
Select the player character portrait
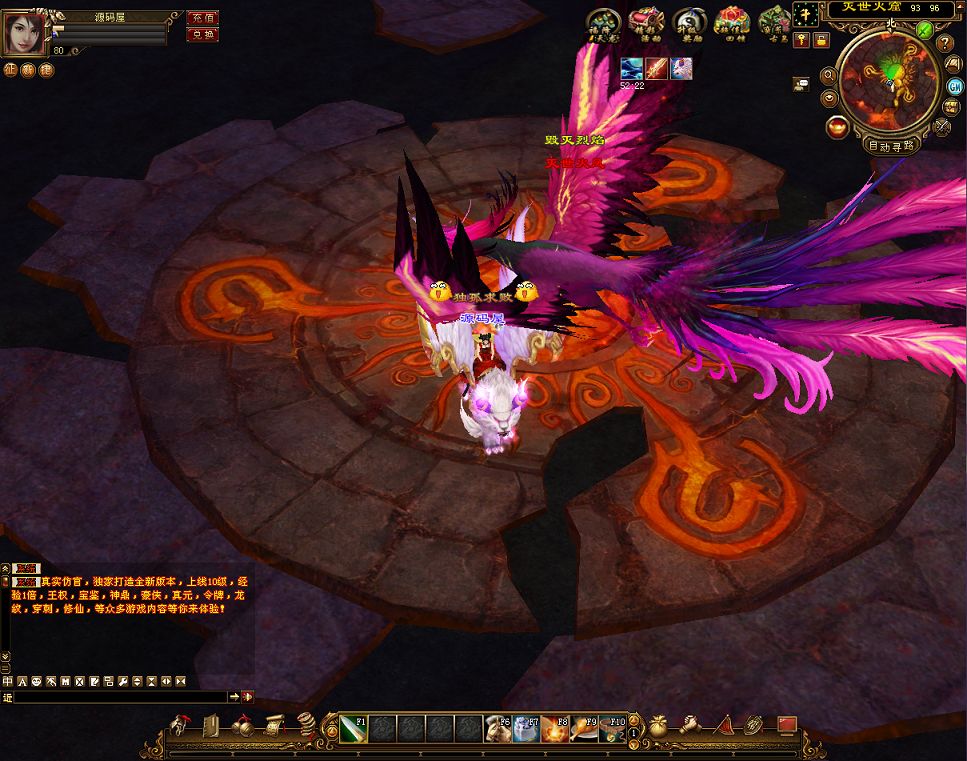tap(25, 33)
